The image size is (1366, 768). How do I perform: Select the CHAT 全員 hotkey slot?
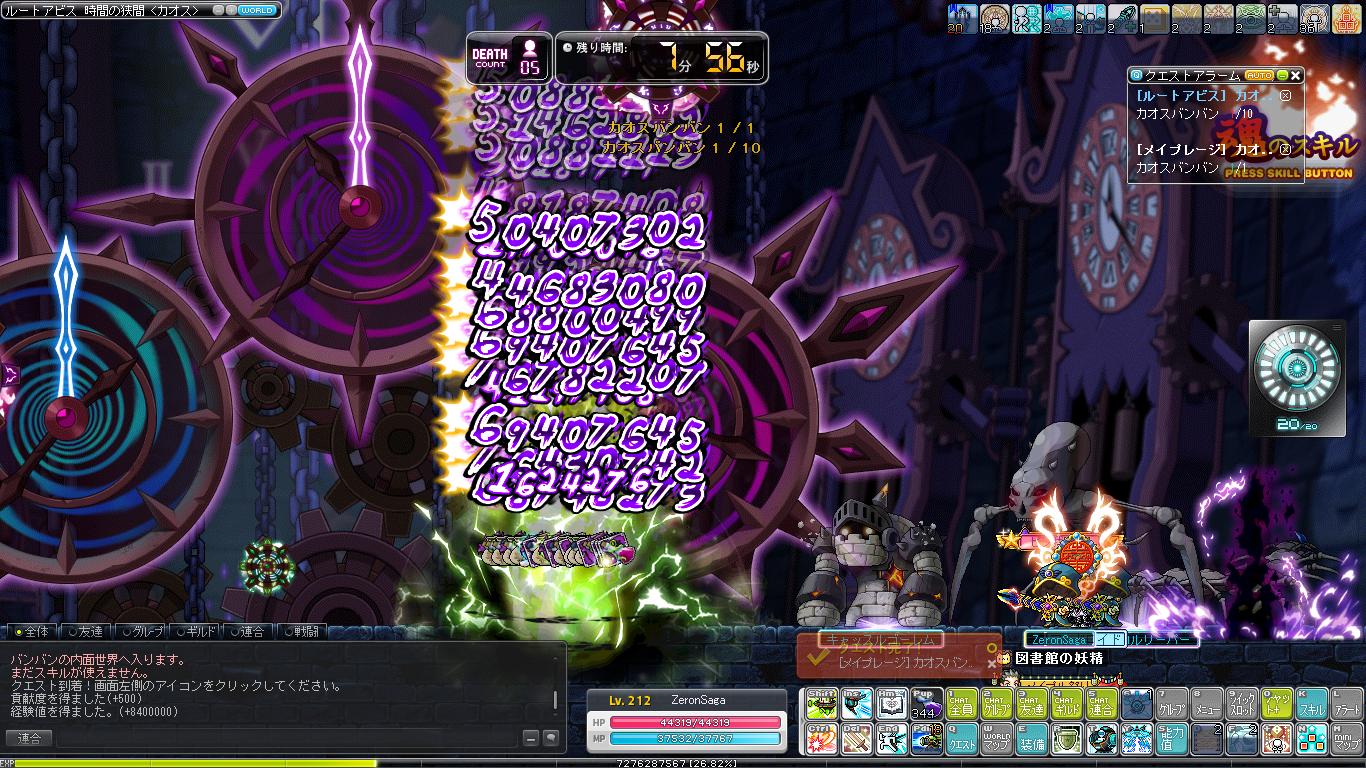(x=962, y=704)
